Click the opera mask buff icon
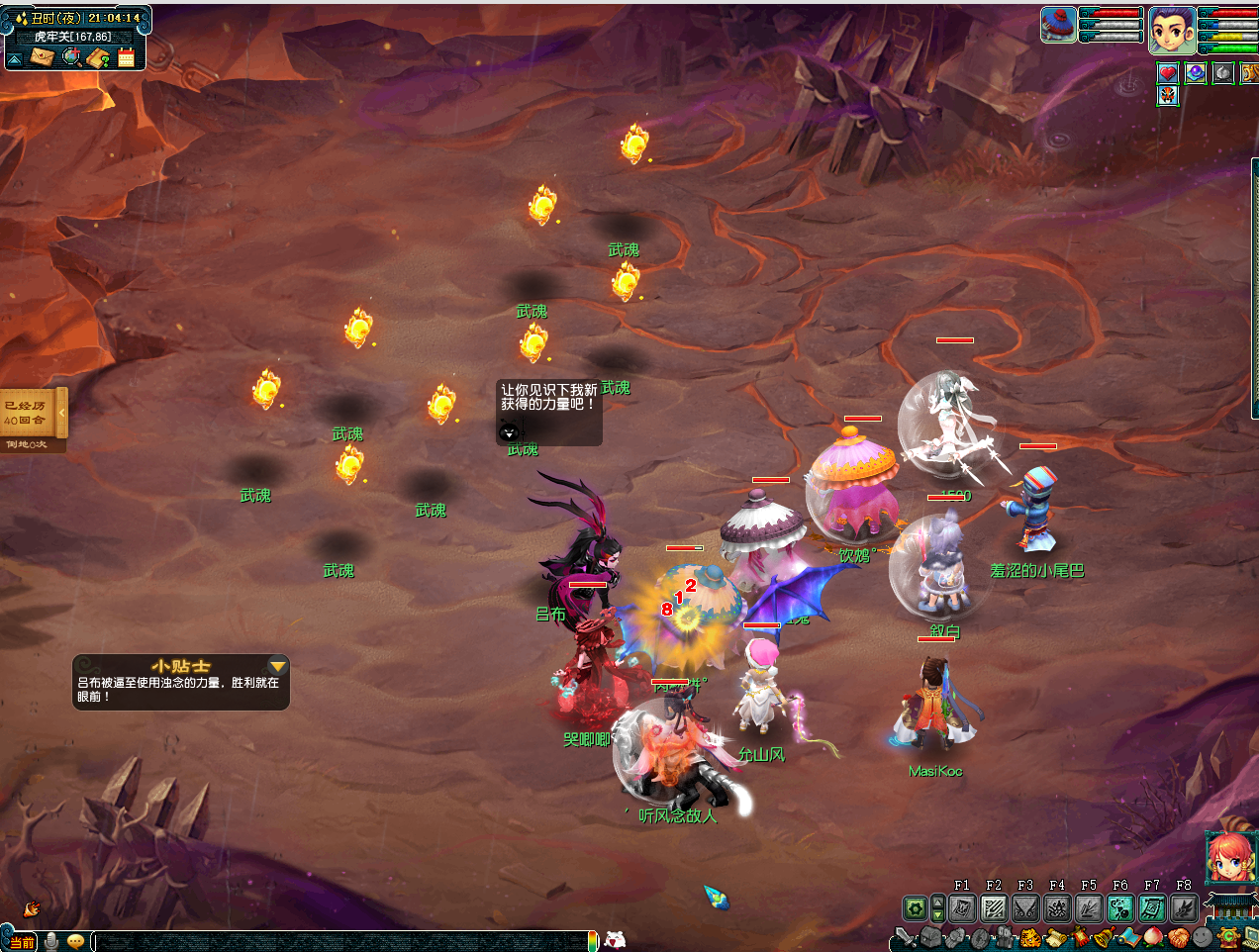Screen dimensions: 1259x952 tap(1168, 96)
